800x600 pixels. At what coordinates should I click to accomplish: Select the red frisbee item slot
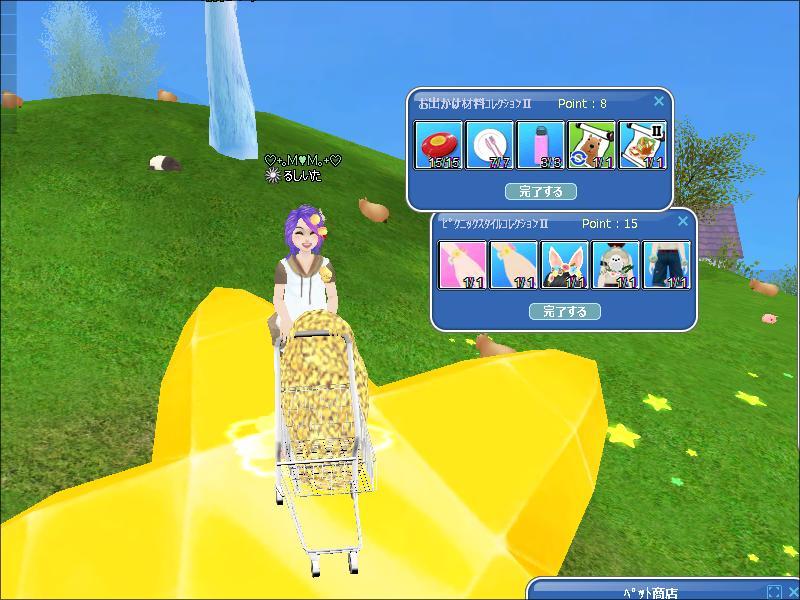point(439,146)
